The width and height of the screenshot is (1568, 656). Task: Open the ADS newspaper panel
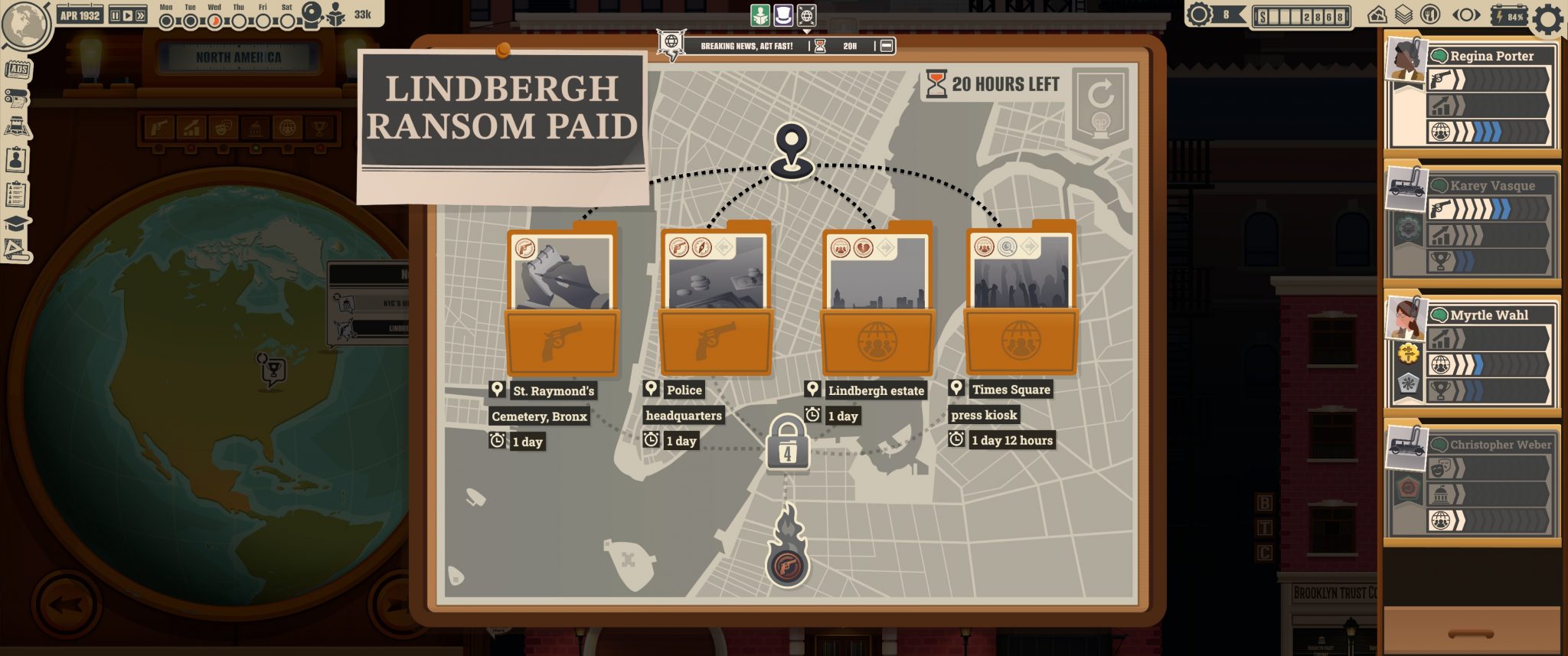coord(17,70)
